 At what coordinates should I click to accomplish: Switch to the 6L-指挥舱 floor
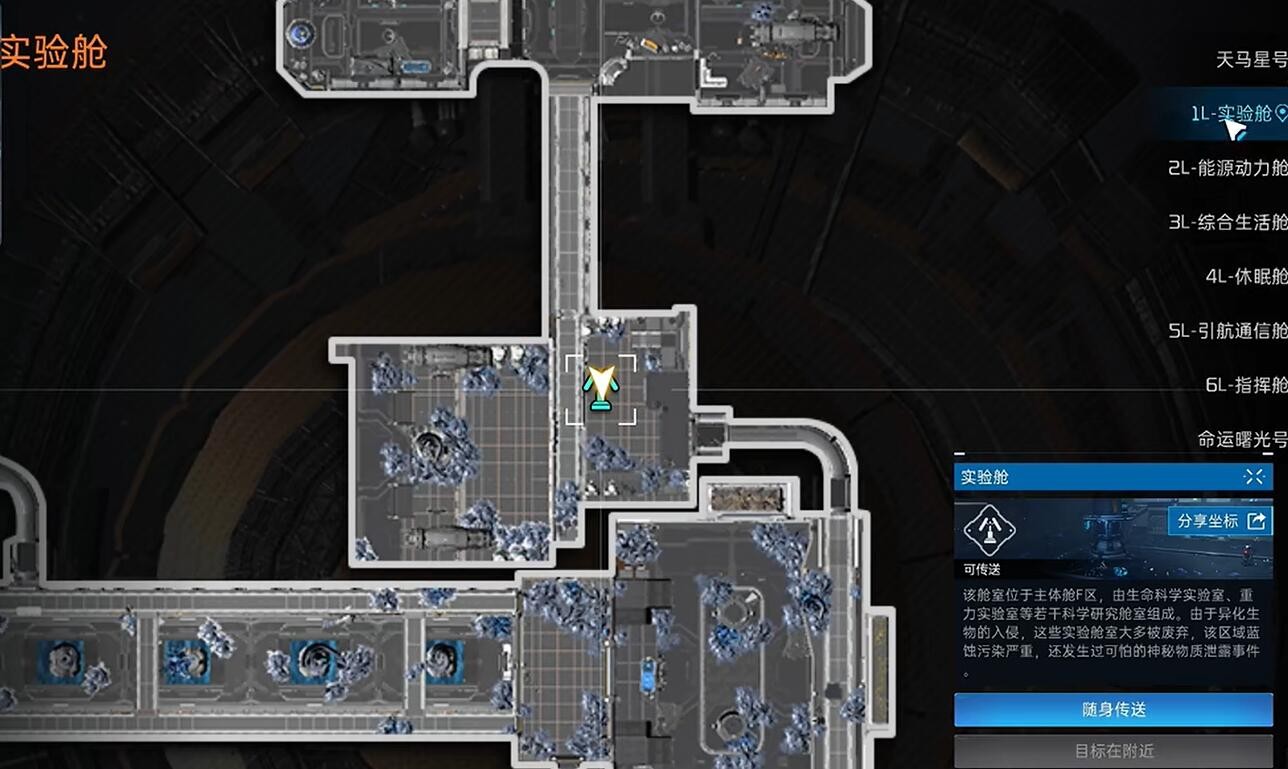1246,385
